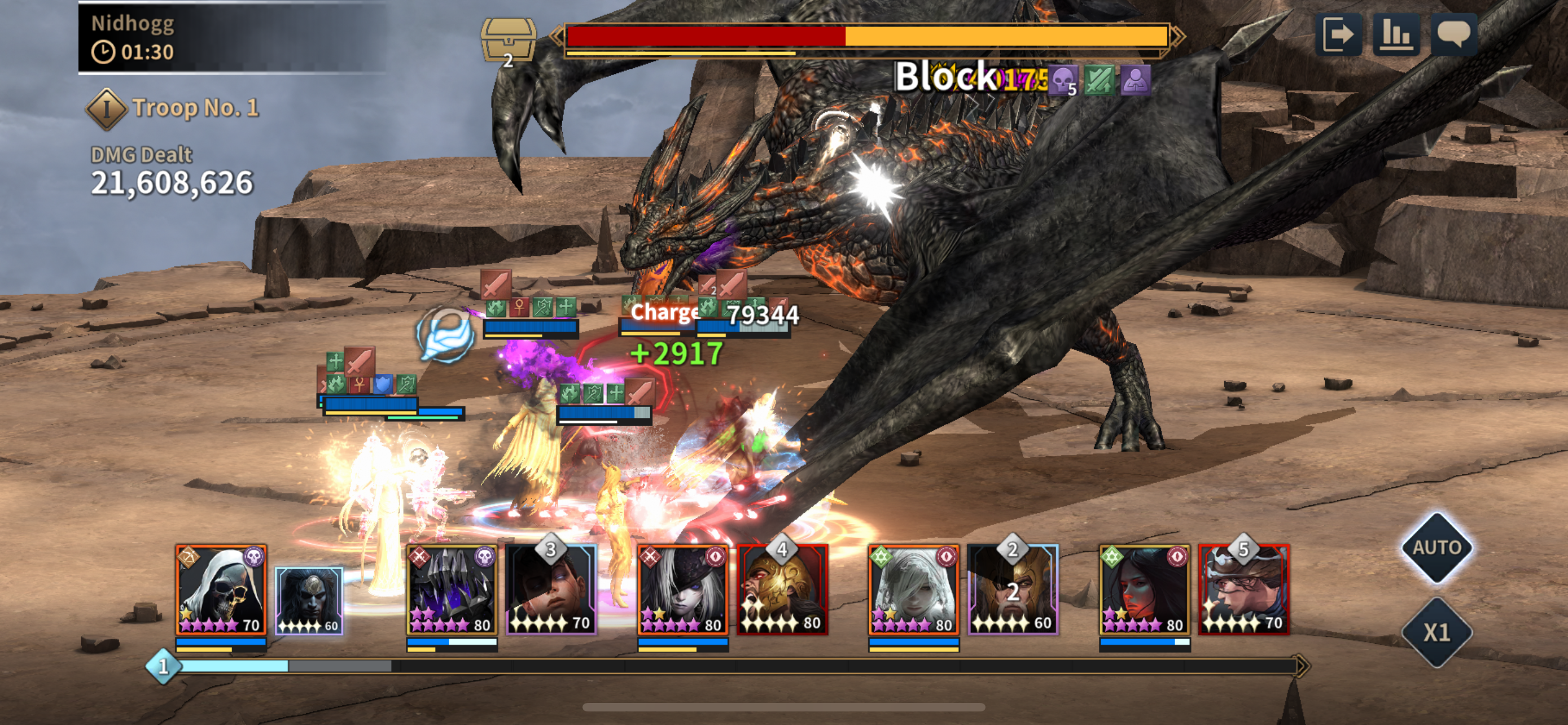Open the chat bubble window
Image resolution: width=1568 pixels, height=725 pixels.
[x=1453, y=34]
